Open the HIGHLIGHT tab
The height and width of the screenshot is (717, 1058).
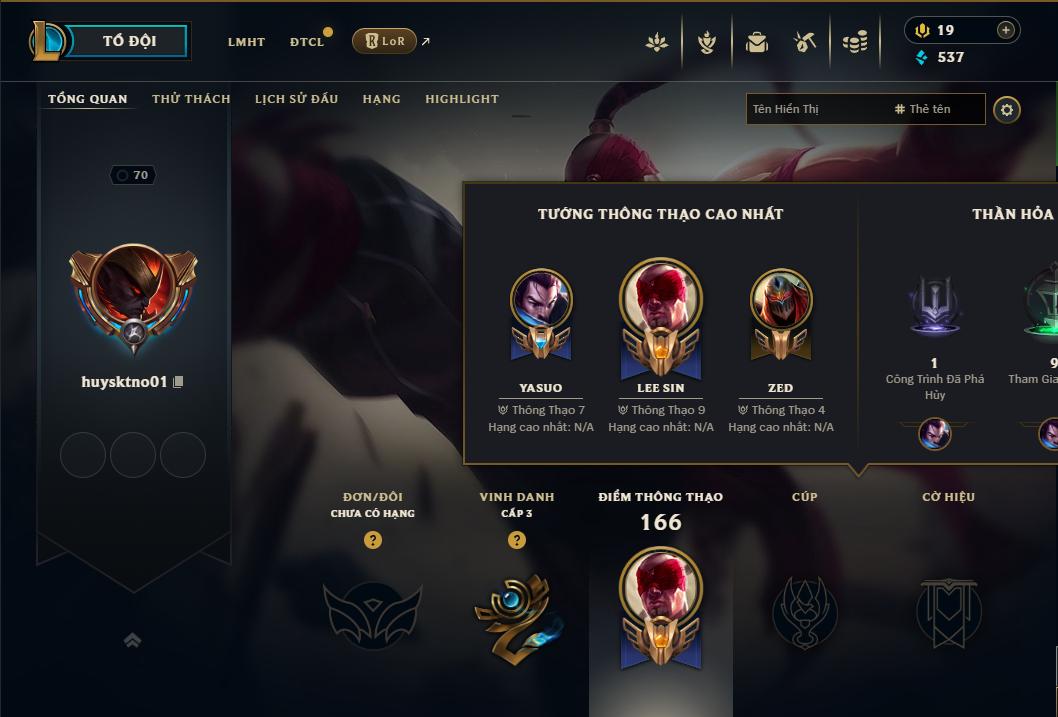click(x=462, y=99)
